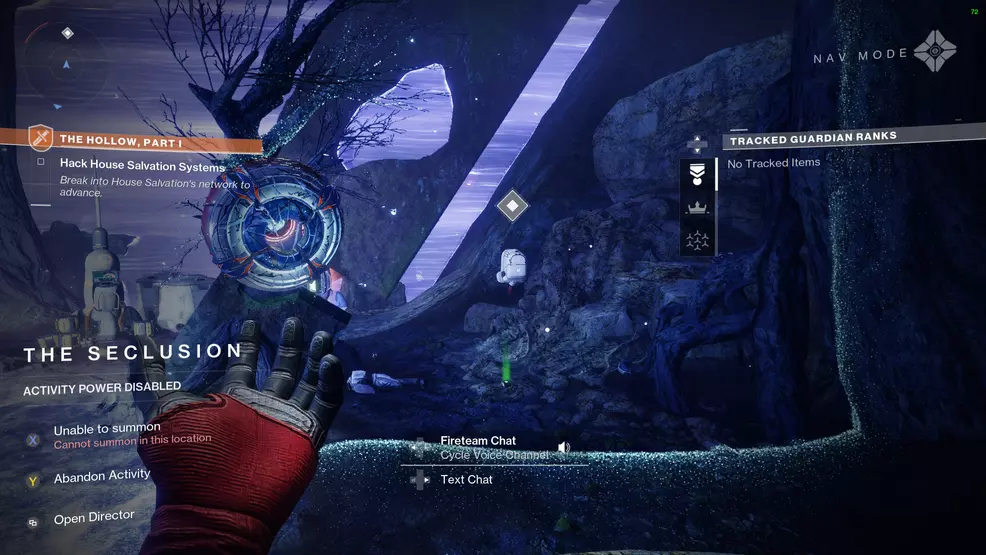Viewport: 986px width, 555px height.
Task: Open Director from the ghost menu
Action: 94,518
